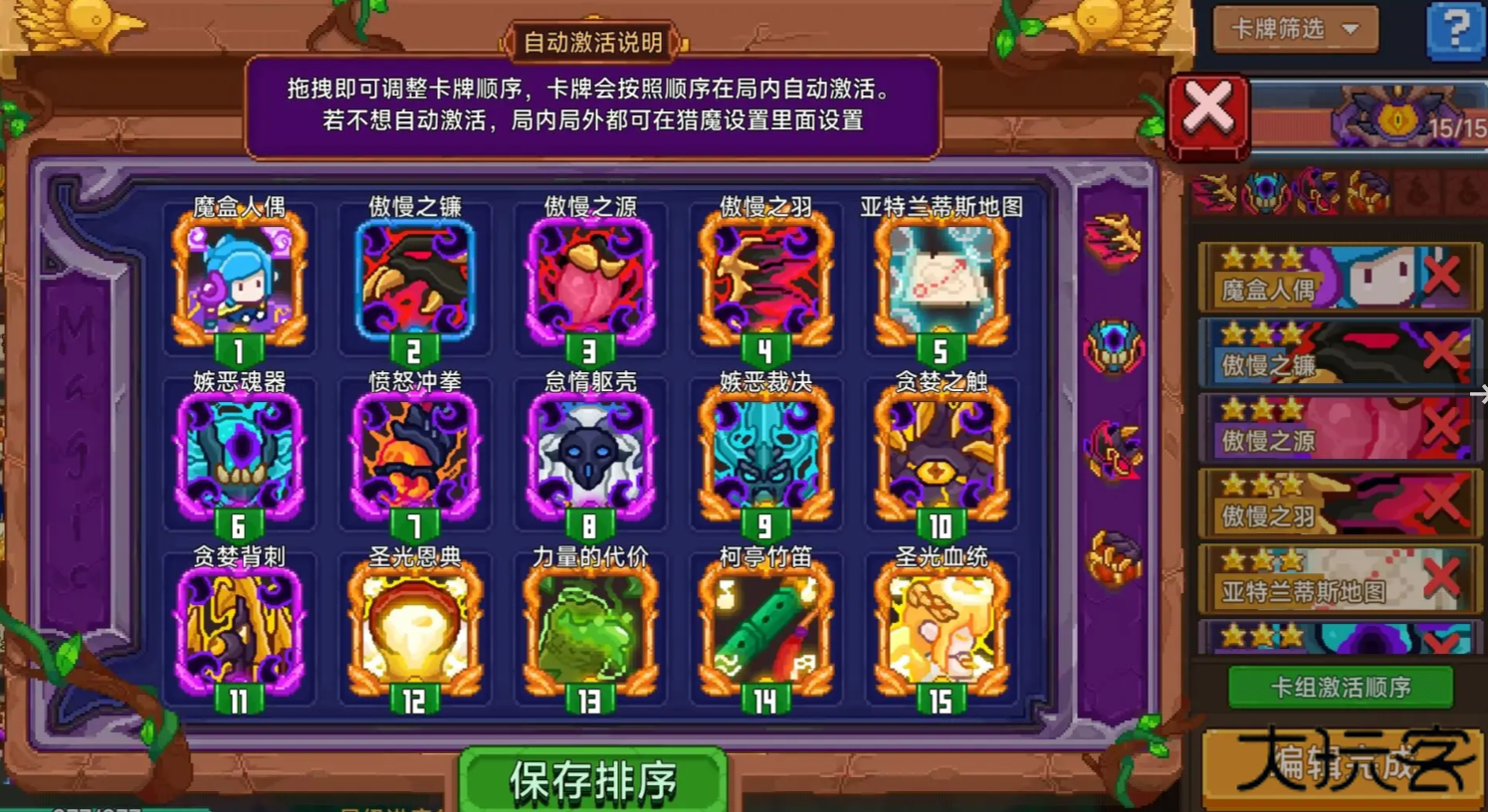Select the 傲慢之羽 entry in the activation list

1324,505
